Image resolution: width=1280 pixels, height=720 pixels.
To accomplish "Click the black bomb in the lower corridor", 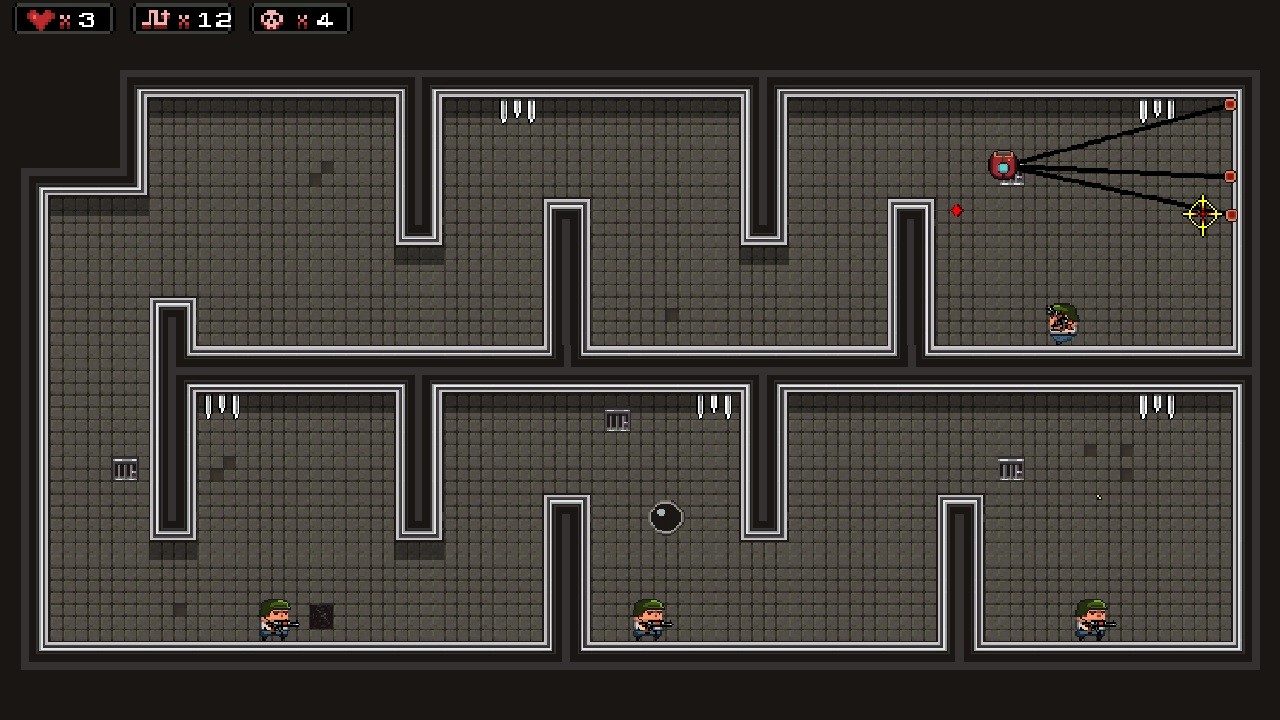I will pyautogui.click(x=667, y=517).
